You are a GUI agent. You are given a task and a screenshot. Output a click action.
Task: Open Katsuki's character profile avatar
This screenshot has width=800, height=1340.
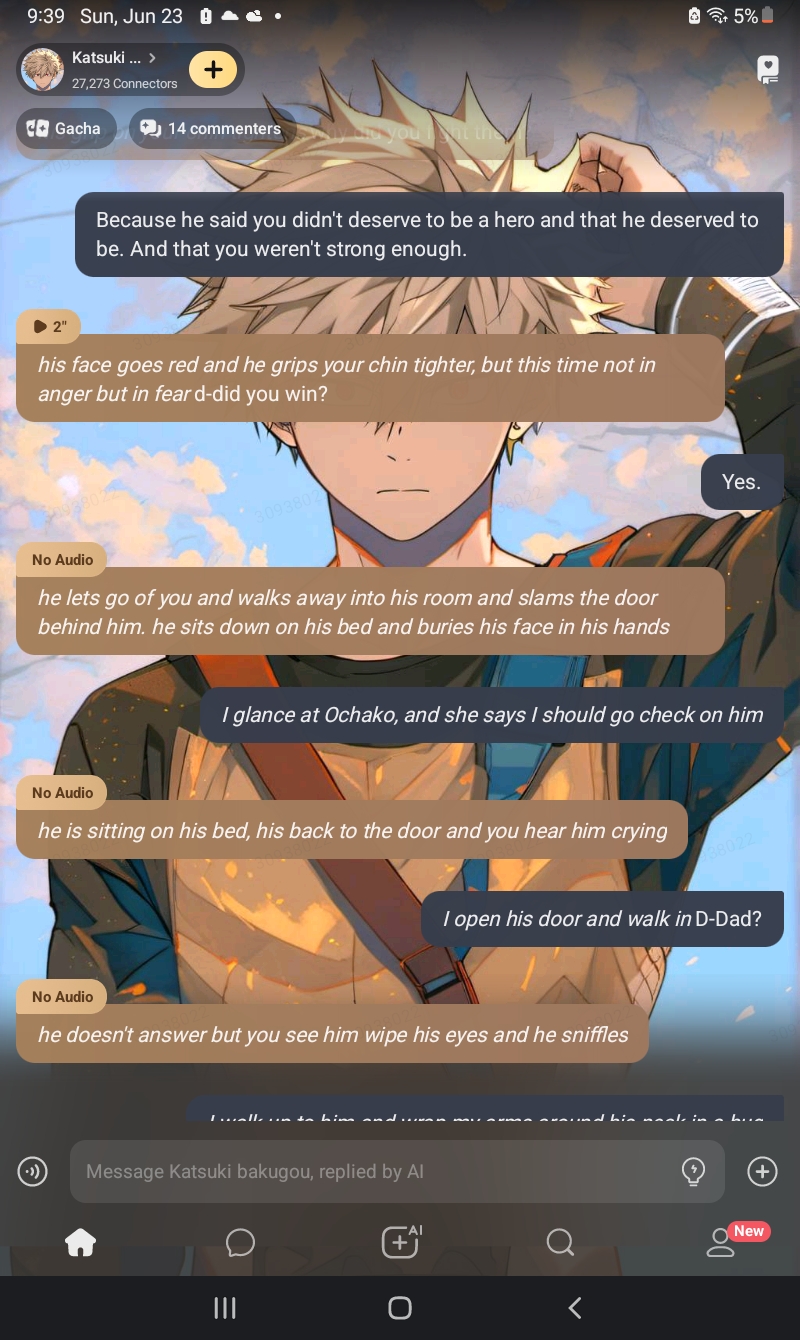pos(42,70)
